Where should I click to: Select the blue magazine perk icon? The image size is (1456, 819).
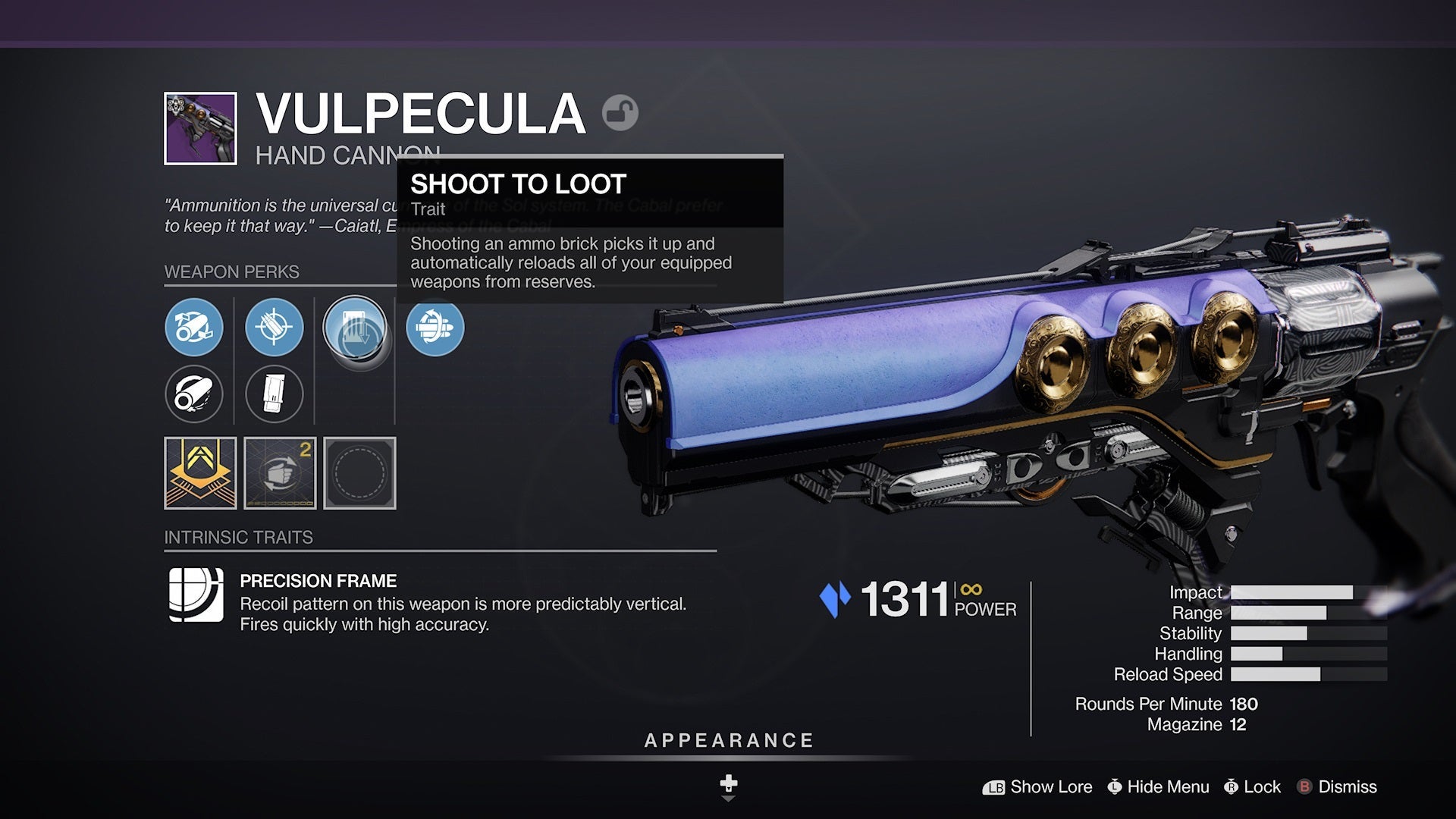275,328
